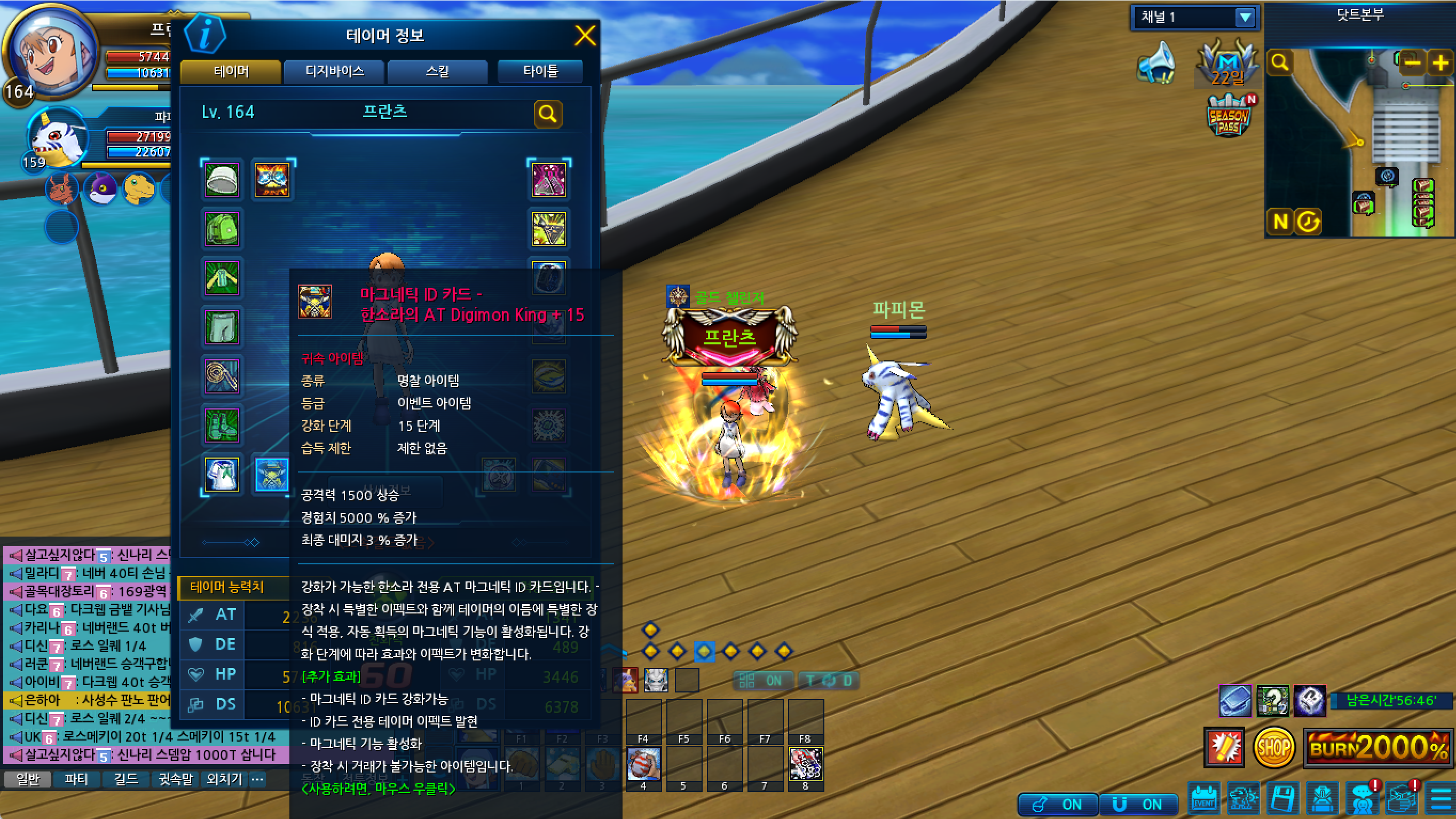1456x819 pixels.
Task: Select the green backpack equipment slot
Action: tap(222, 229)
